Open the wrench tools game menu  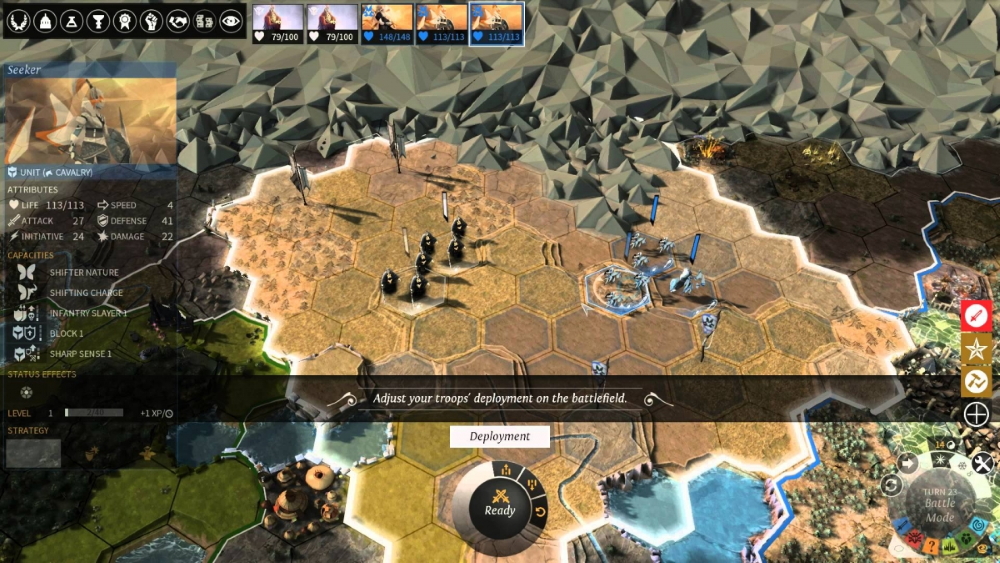(x=982, y=463)
